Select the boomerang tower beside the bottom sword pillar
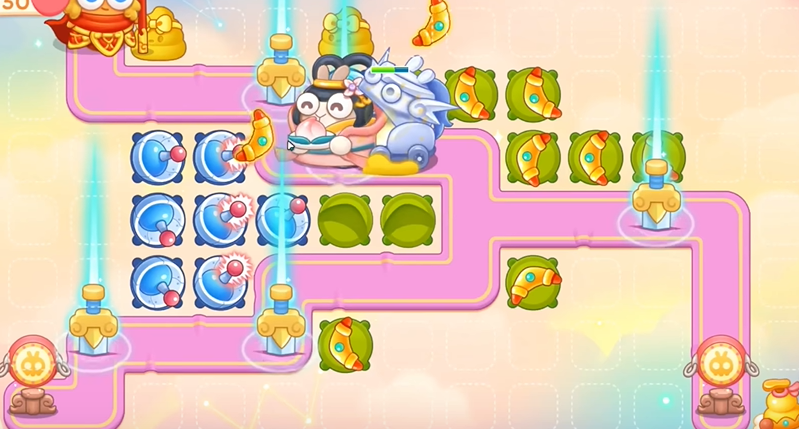 (x=345, y=345)
